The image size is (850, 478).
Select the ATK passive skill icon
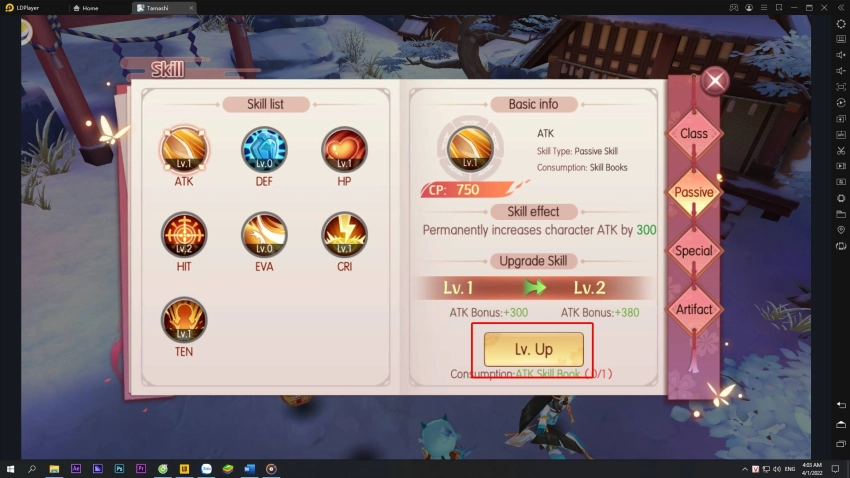pos(184,150)
